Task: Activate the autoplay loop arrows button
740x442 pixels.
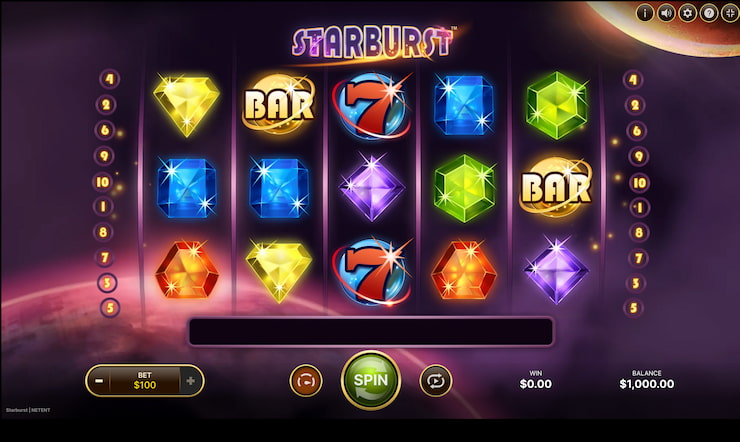Action: 436,380
